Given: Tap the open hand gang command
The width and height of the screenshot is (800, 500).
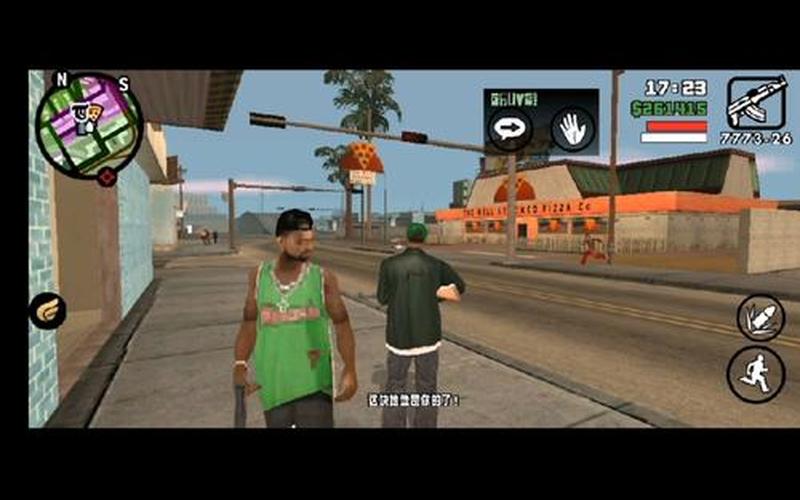Looking at the screenshot, I should 572,128.
